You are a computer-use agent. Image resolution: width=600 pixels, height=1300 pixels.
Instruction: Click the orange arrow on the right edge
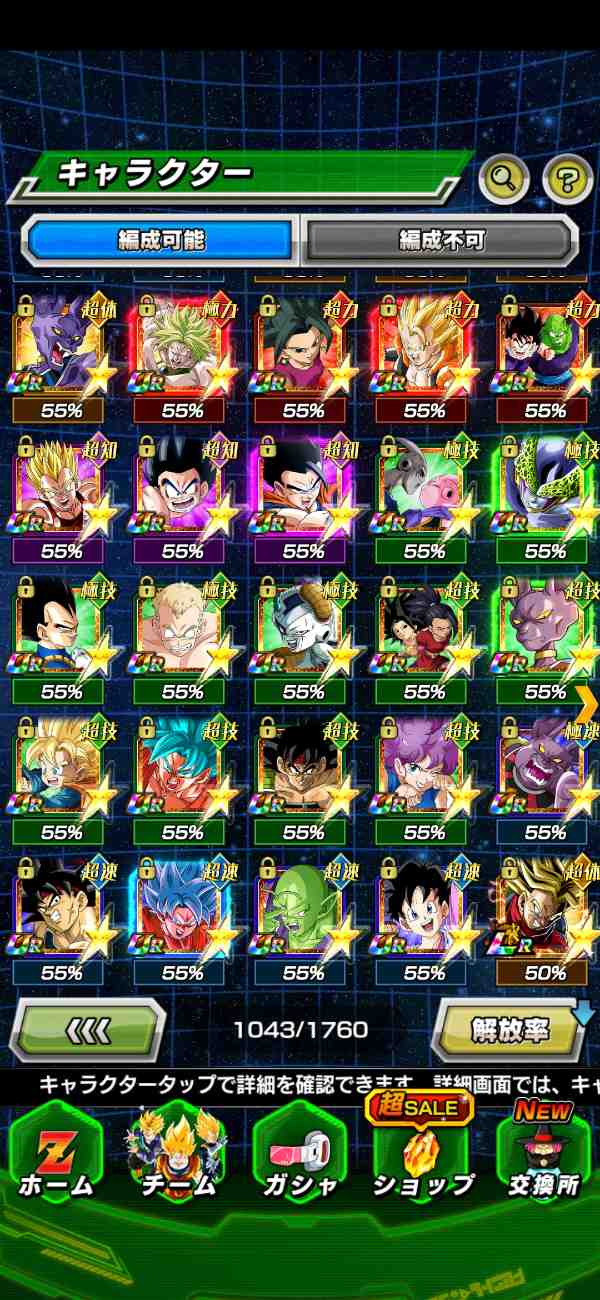point(586,697)
